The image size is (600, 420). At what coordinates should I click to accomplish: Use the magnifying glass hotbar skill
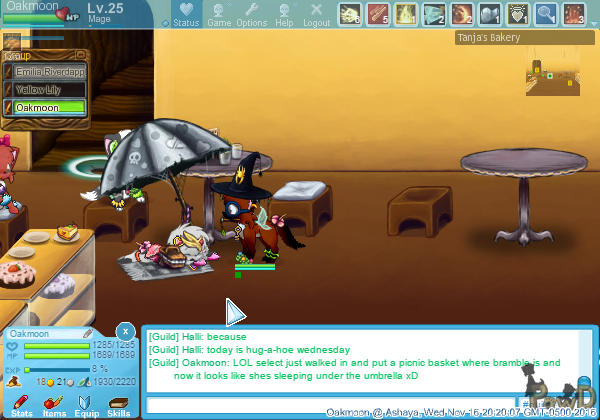pyautogui.click(x=546, y=14)
